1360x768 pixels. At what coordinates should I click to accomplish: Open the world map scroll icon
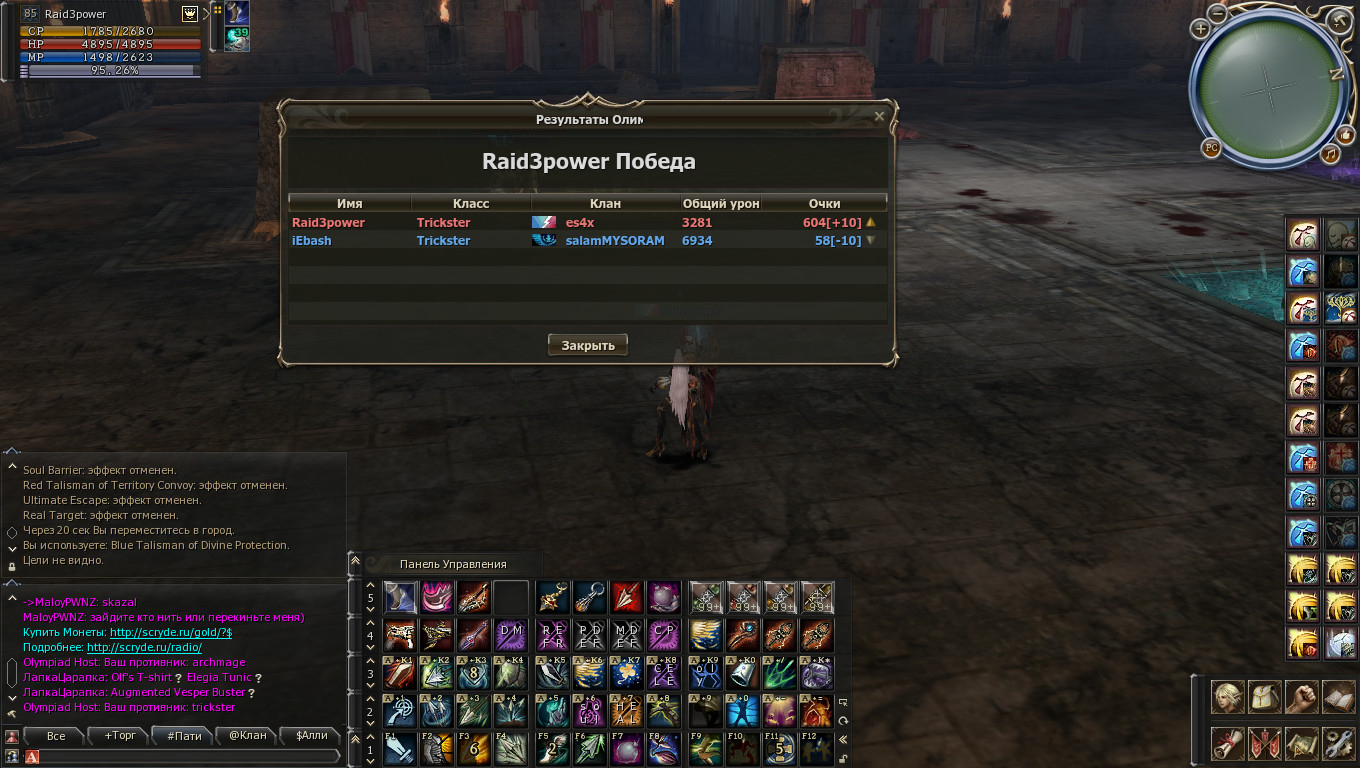point(1302,743)
